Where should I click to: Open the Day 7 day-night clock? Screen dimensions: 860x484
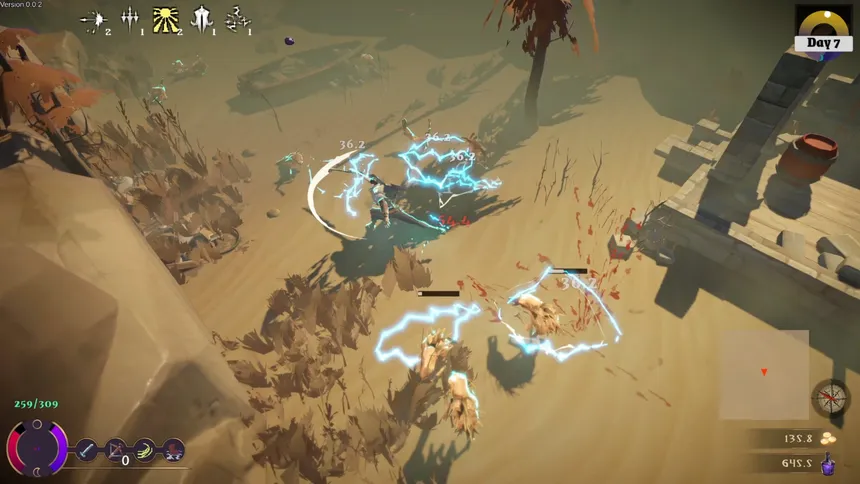tap(823, 28)
